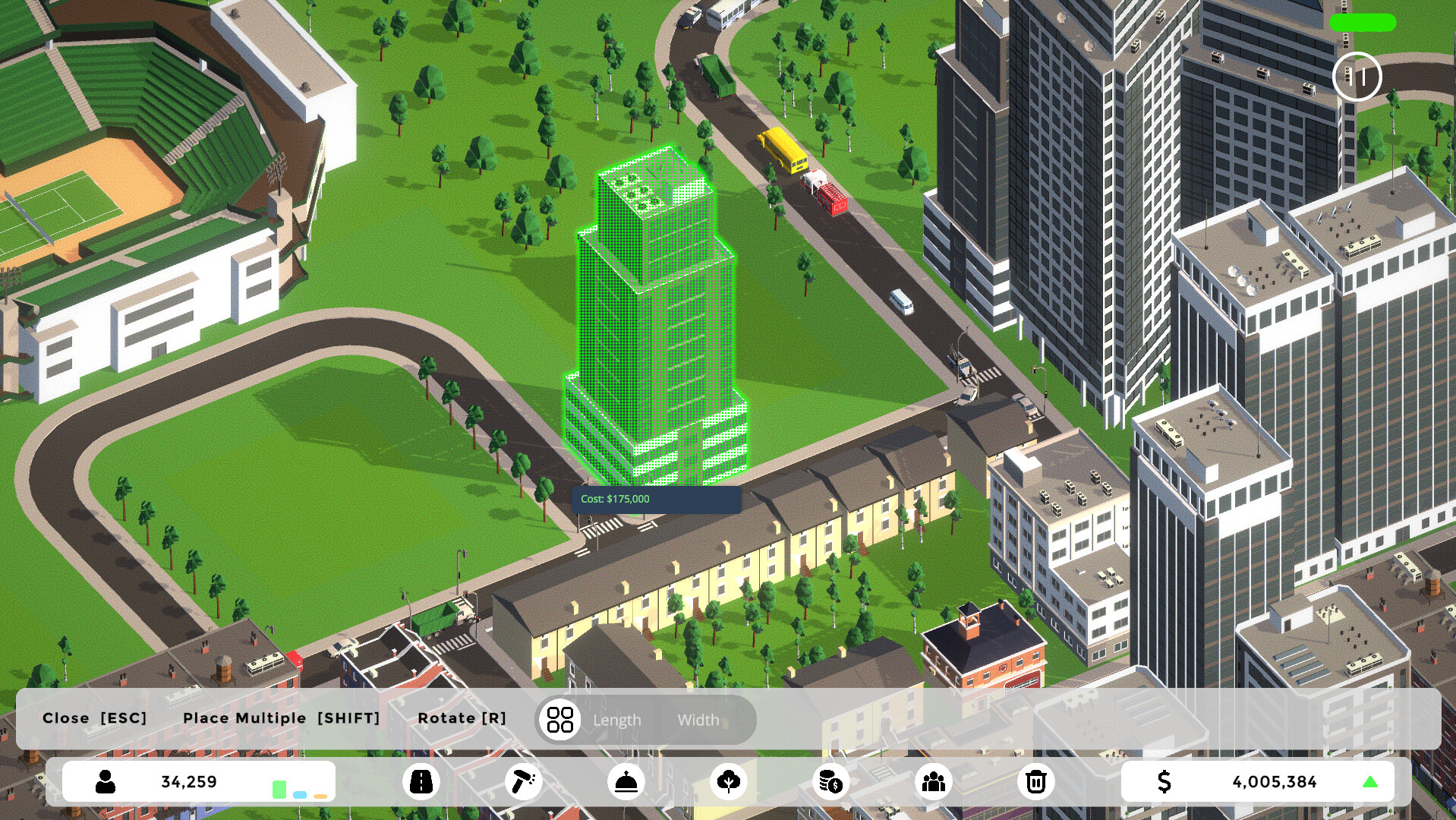The image size is (1456, 820).
Task: Pause the game simulation
Action: 1357,75
